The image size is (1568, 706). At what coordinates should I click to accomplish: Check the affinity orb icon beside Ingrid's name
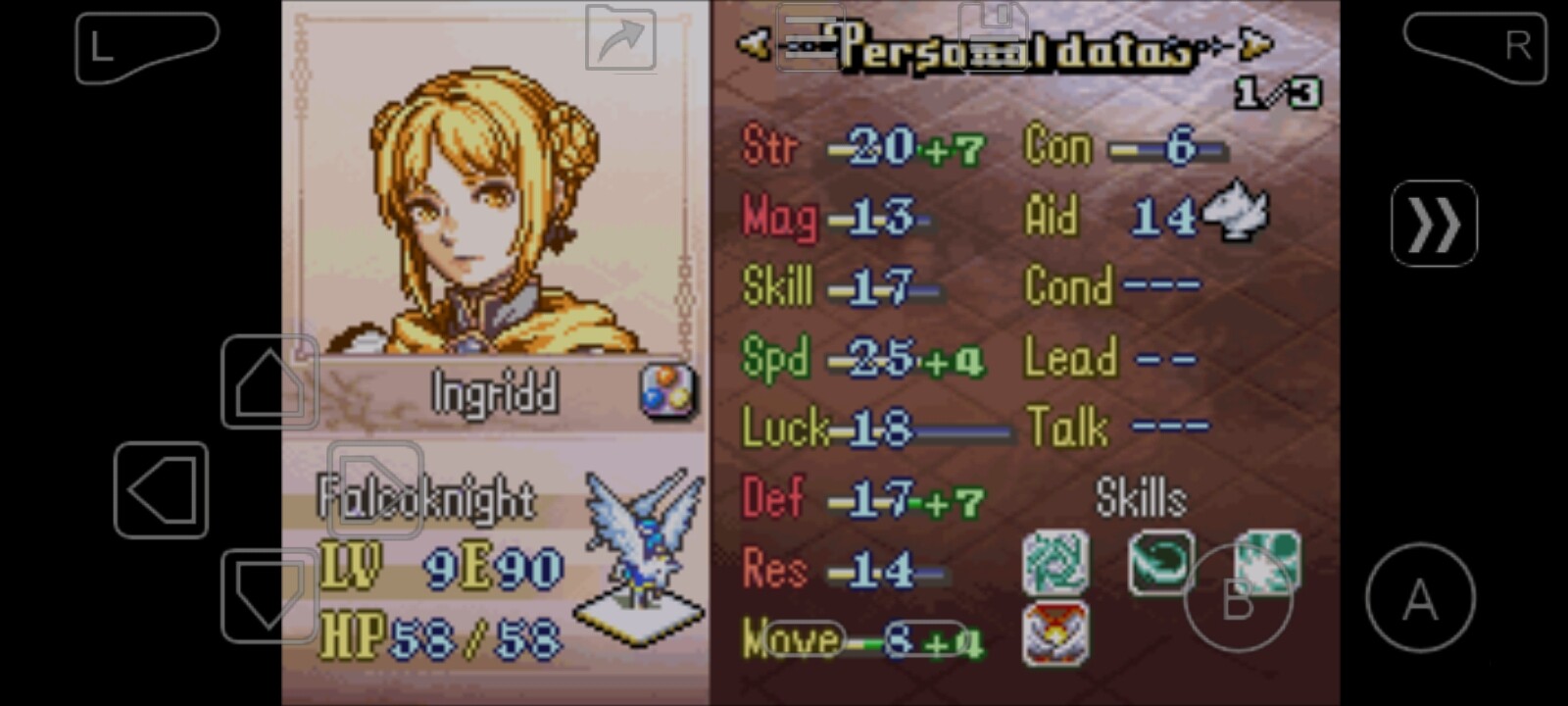(667, 391)
